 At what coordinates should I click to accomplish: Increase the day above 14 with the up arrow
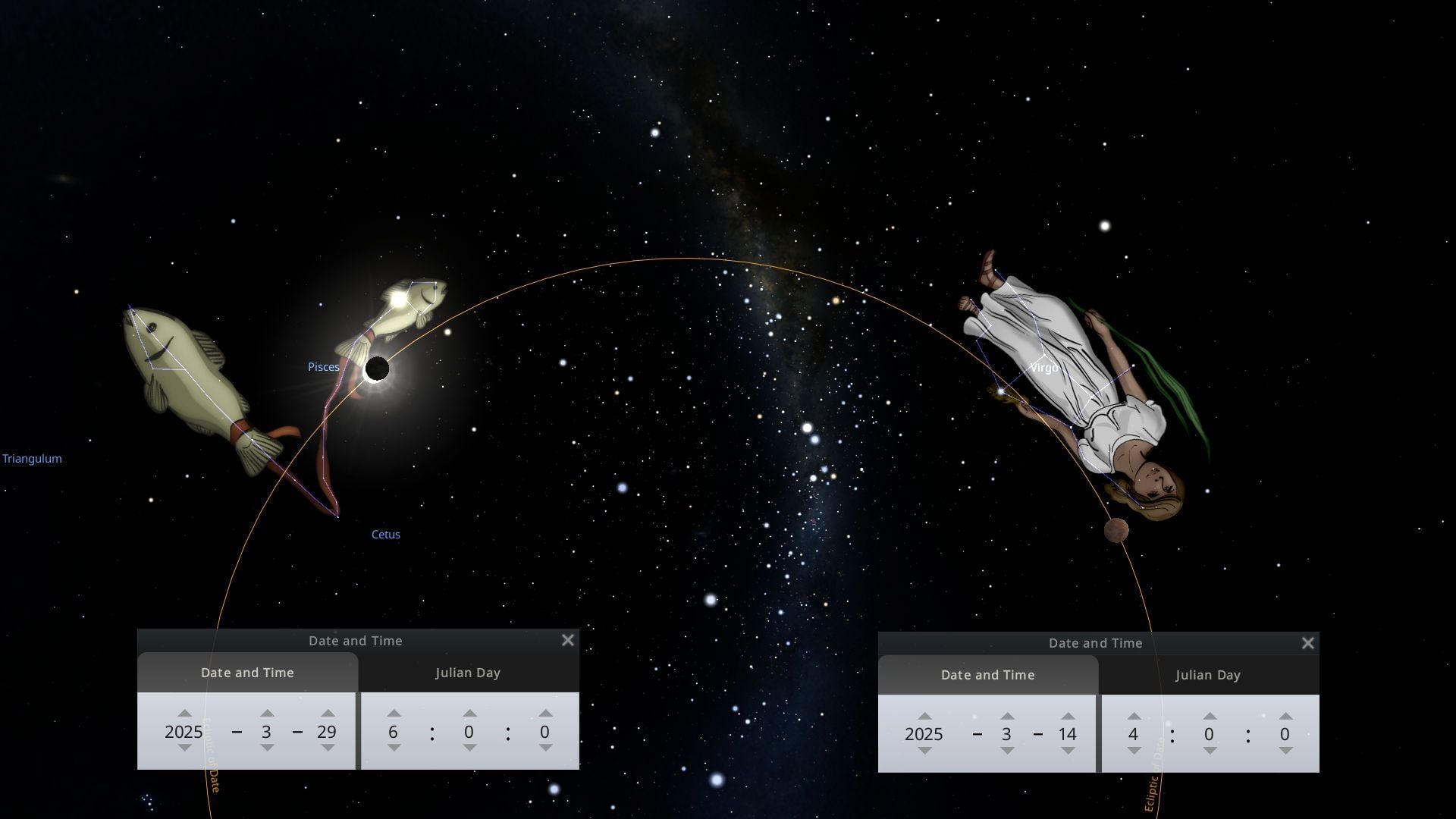tap(1068, 716)
